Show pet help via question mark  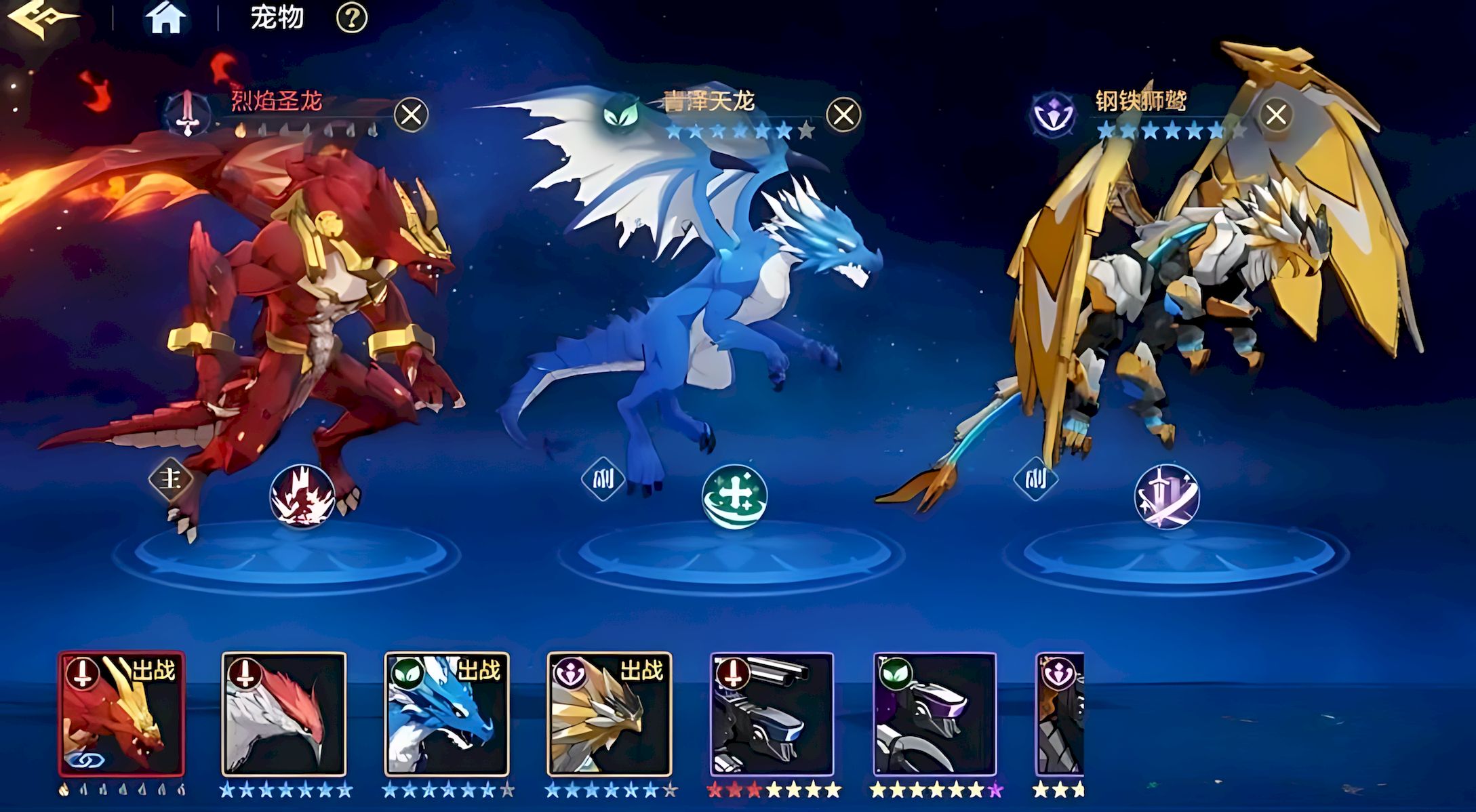pos(352,18)
